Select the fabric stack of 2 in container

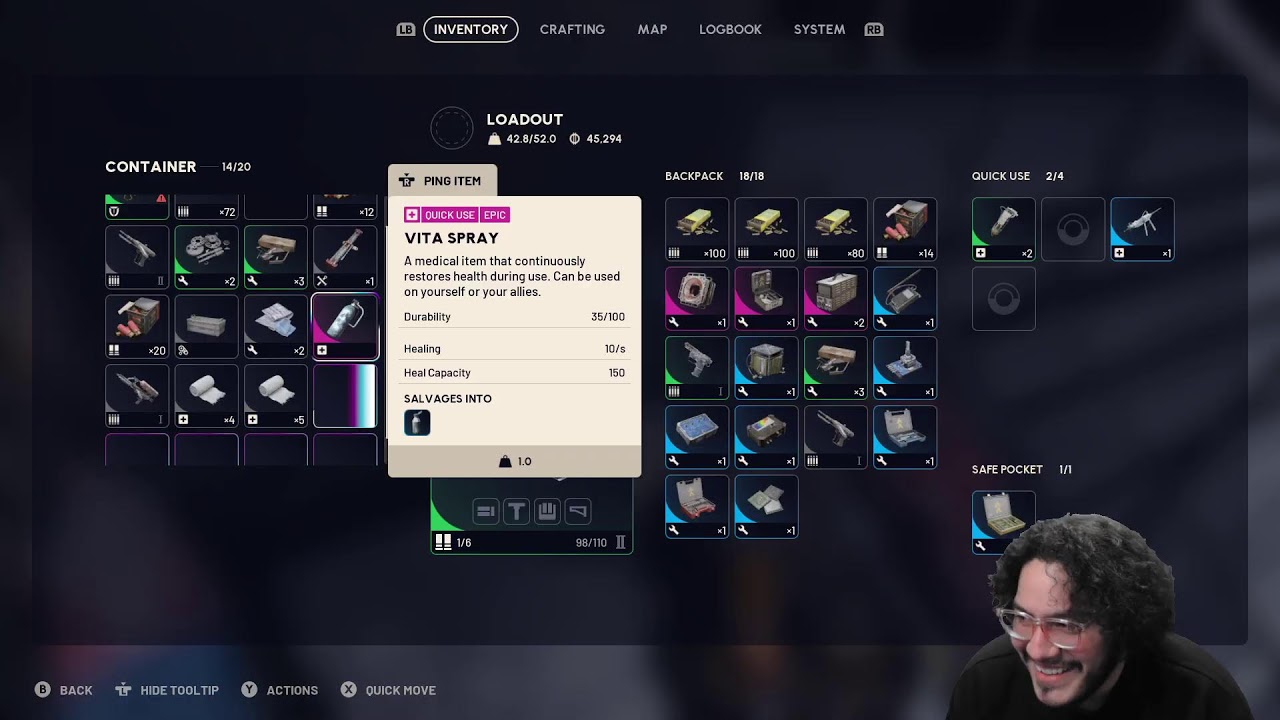(276, 326)
